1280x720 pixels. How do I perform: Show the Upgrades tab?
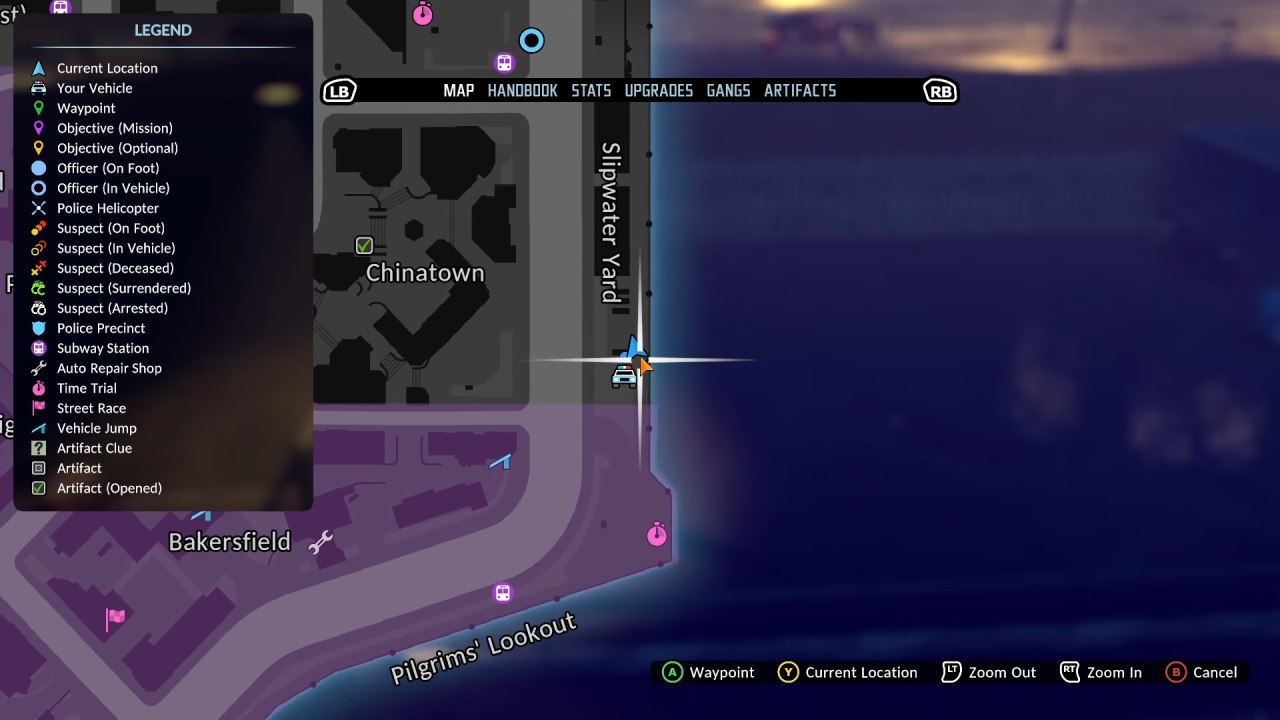[658, 91]
